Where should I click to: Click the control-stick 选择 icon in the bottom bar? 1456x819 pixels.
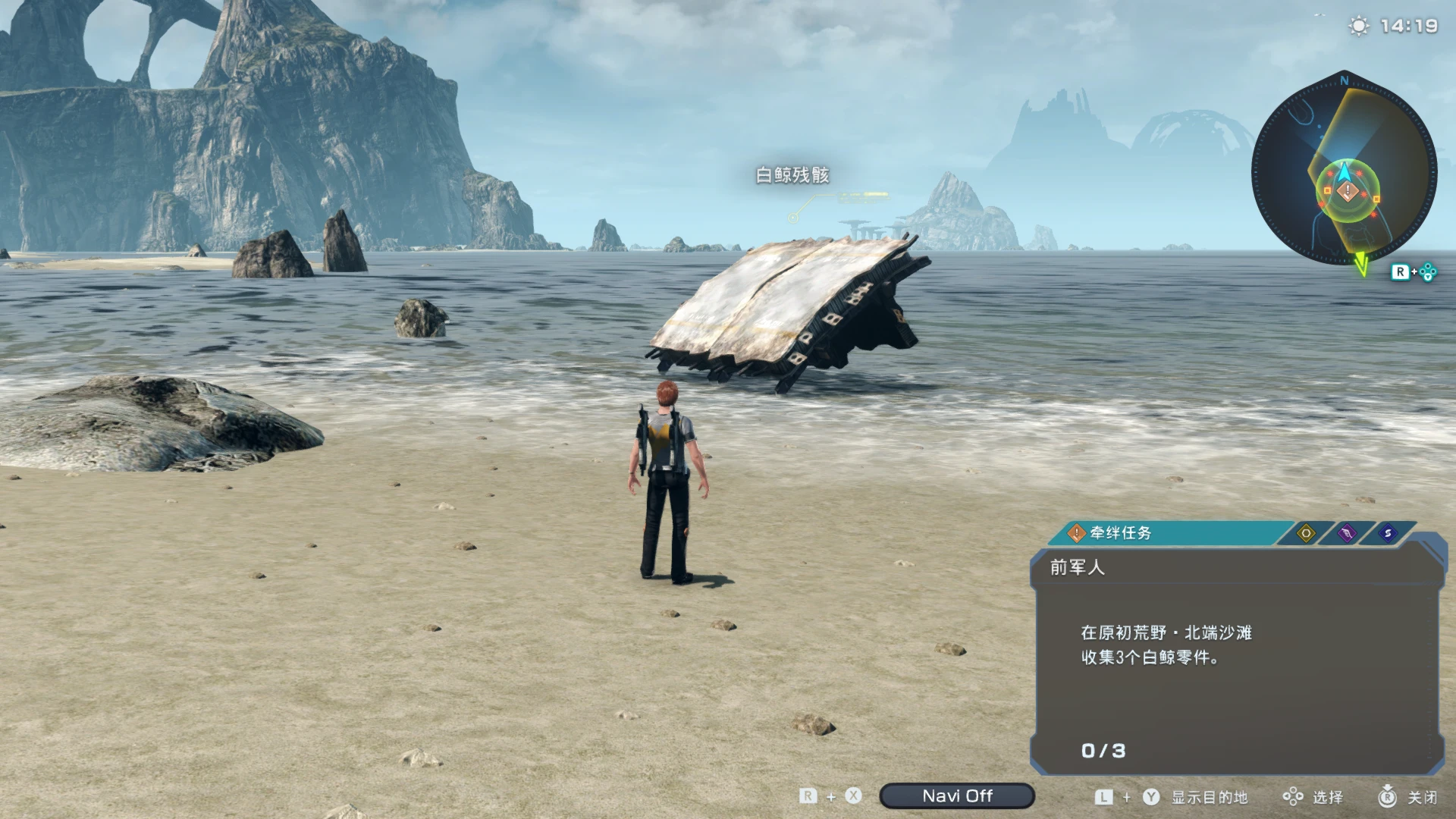pyautogui.click(x=1292, y=796)
